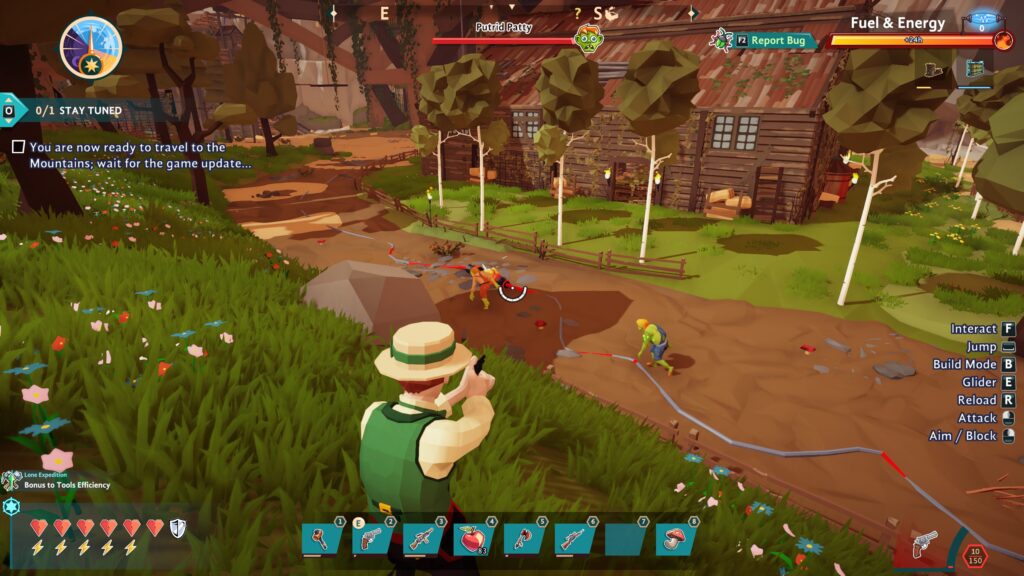The width and height of the screenshot is (1024, 576).
Task: Click the day-night clock dial
Action: 90,47
